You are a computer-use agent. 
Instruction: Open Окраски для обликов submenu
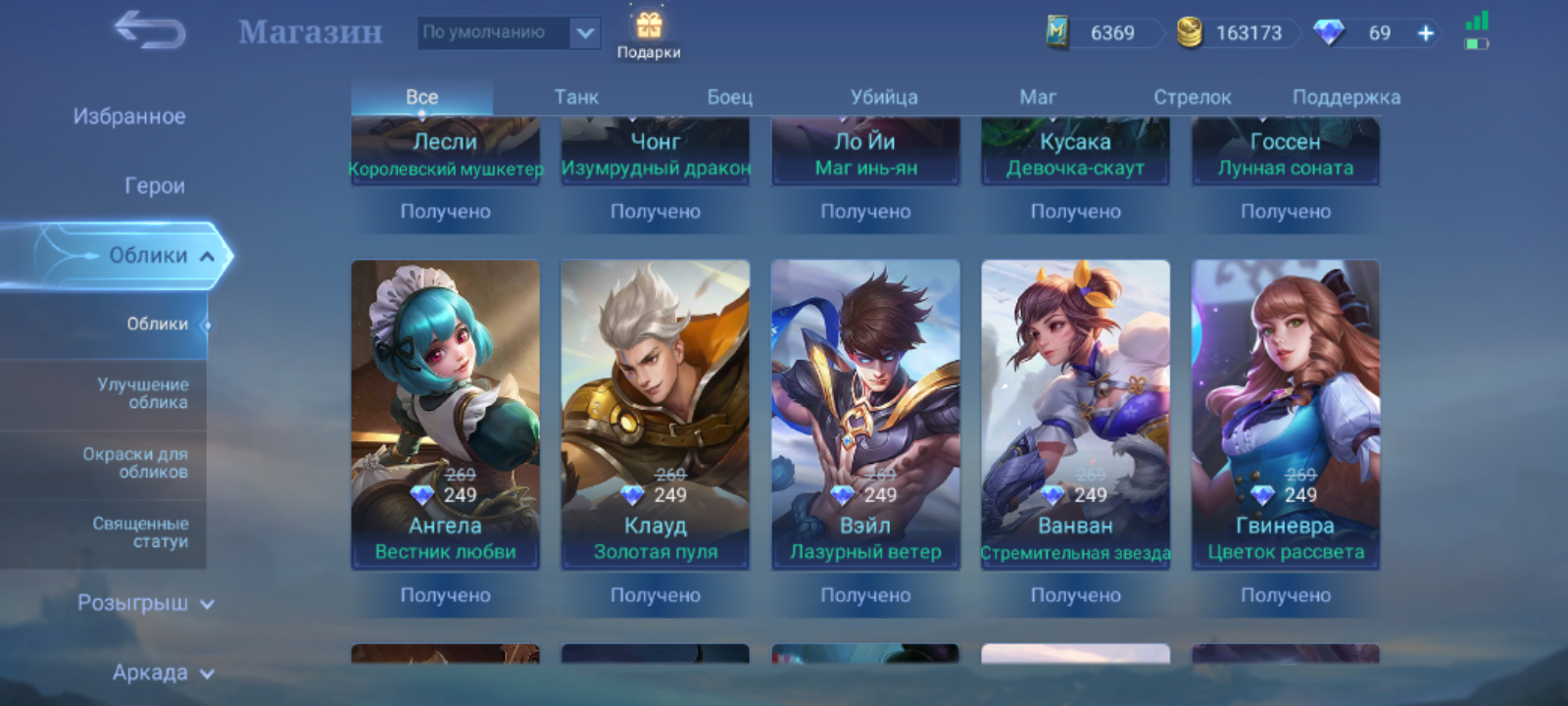(x=135, y=463)
